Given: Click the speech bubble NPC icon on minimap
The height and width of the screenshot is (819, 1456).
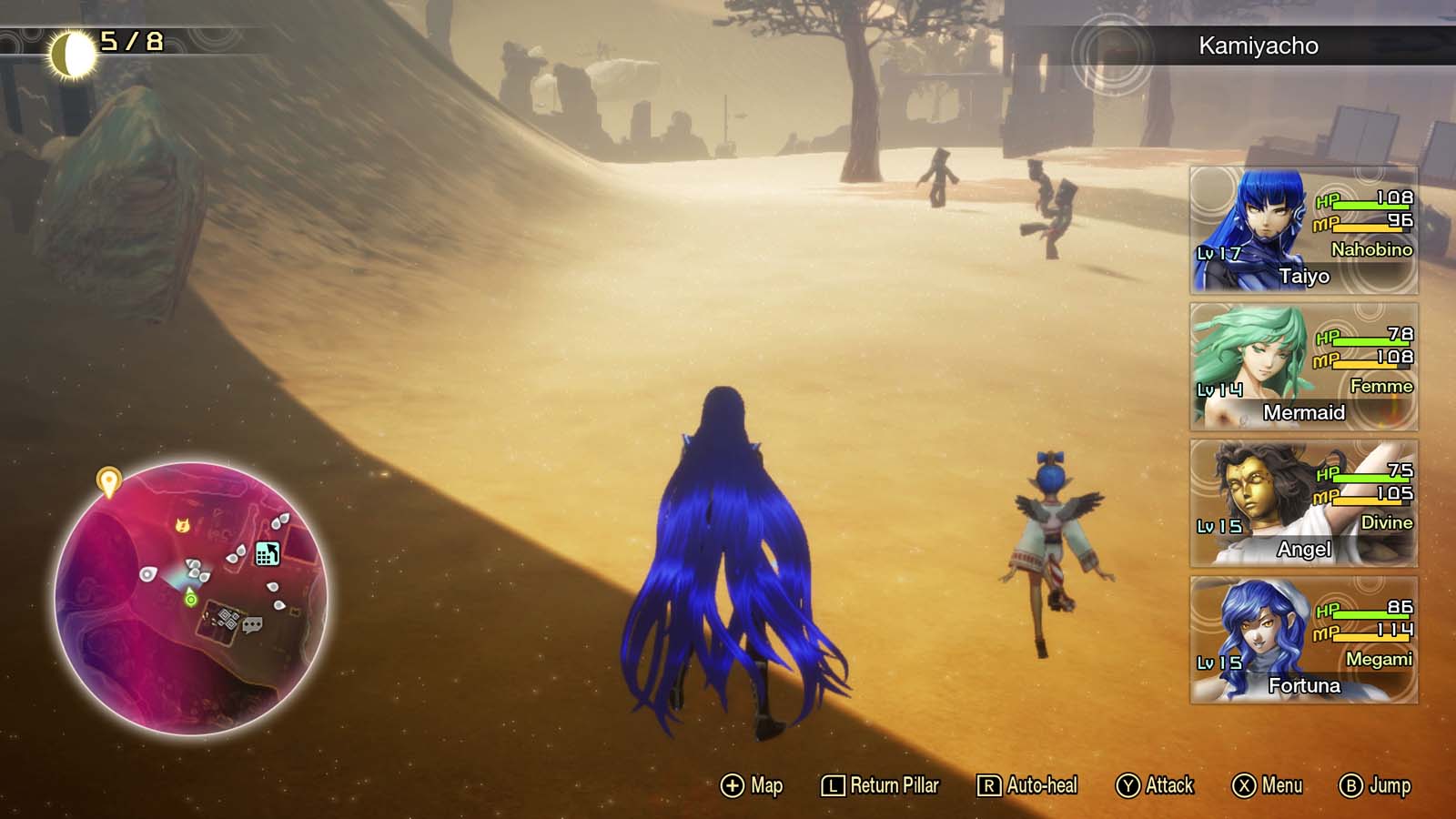Looking at the screenshot, I should 252,624.
